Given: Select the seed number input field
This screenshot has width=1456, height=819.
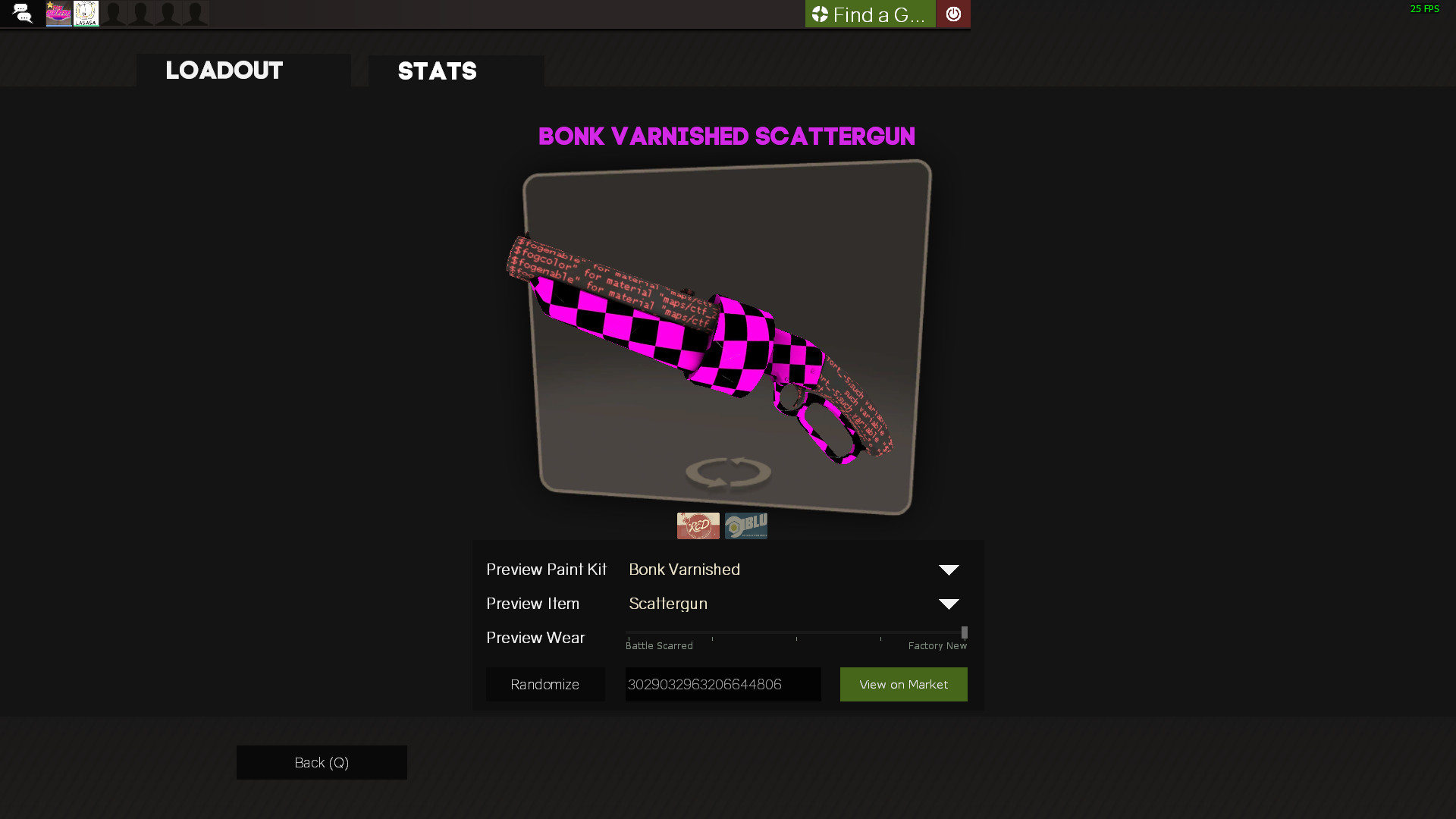Looking at the screenshot, I should click(722, 684).
